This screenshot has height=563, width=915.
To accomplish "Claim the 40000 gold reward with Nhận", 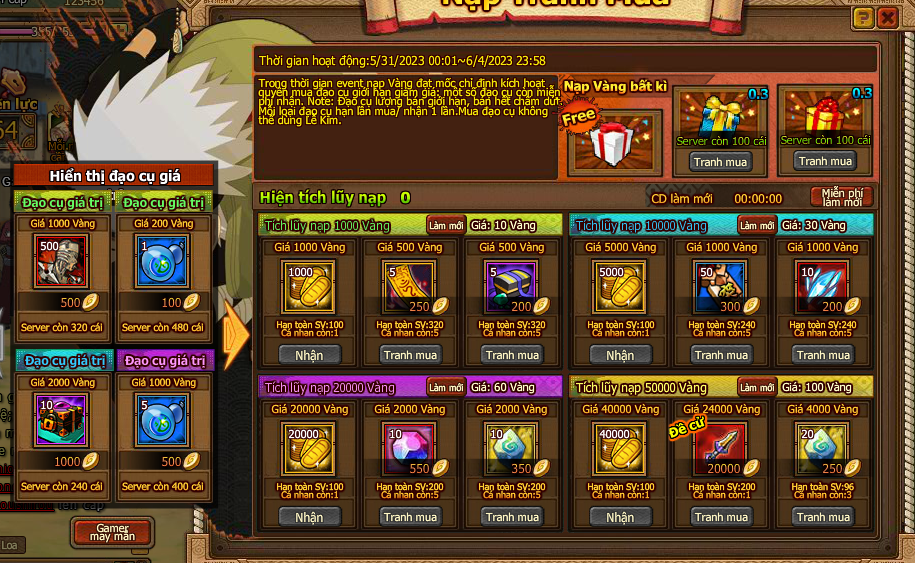I will [620, 517].
